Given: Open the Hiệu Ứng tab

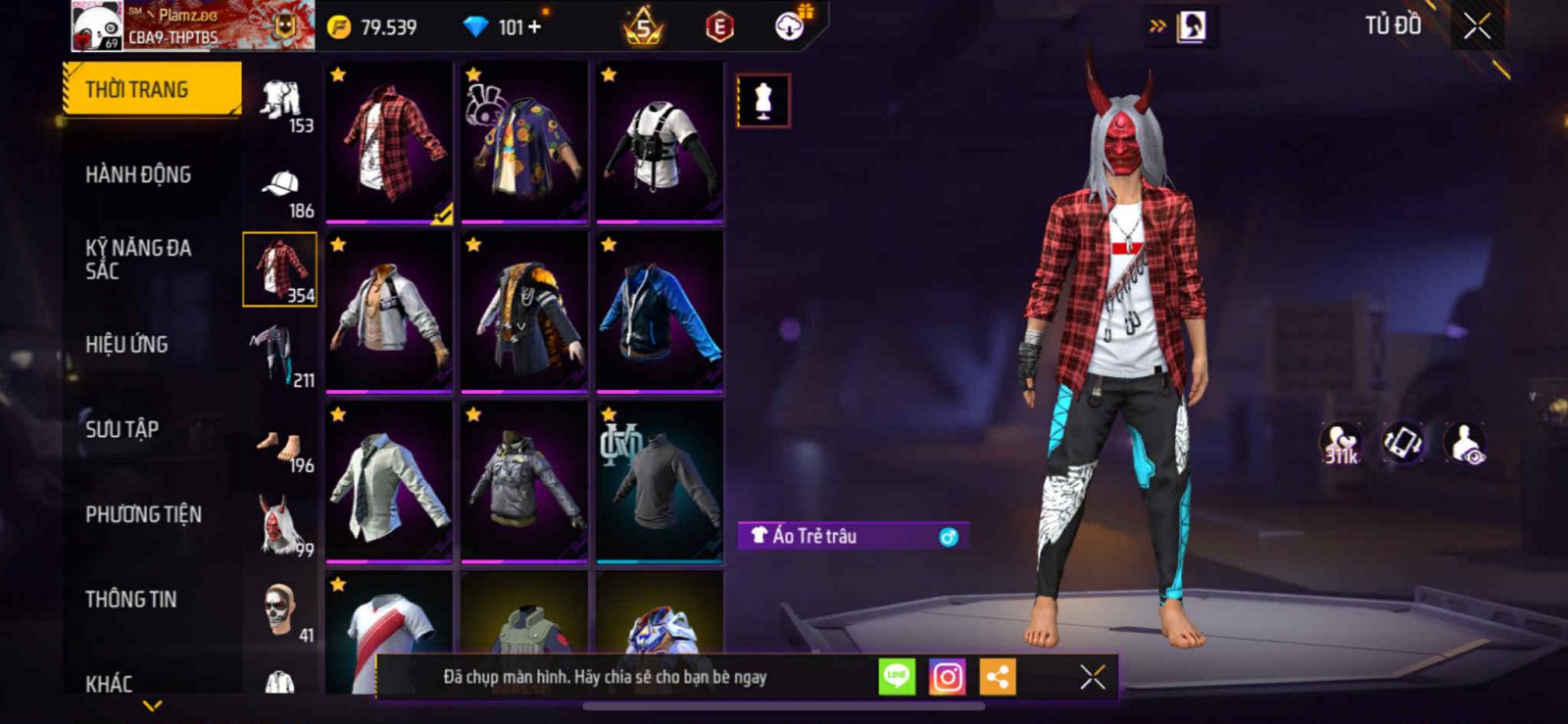Looking at the screenshot, I should (126, 345).
